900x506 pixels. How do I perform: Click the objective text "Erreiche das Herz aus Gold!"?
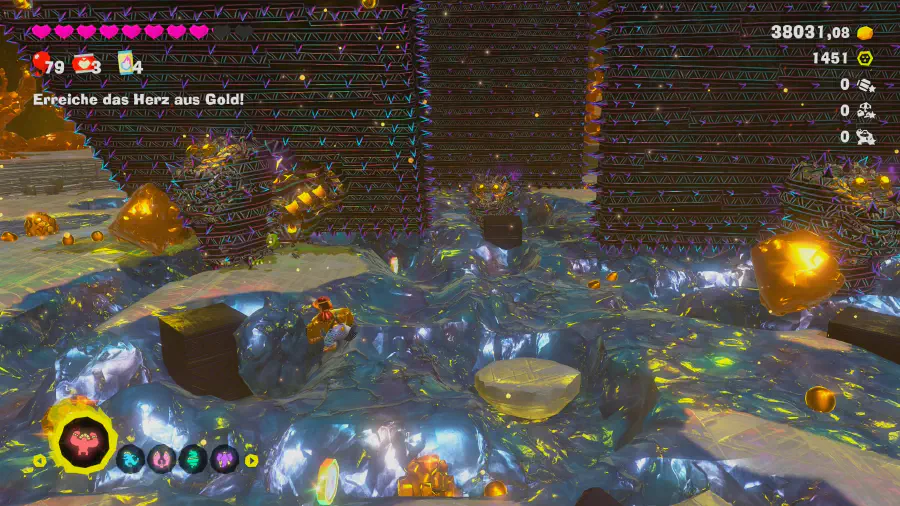click(138, 100)
